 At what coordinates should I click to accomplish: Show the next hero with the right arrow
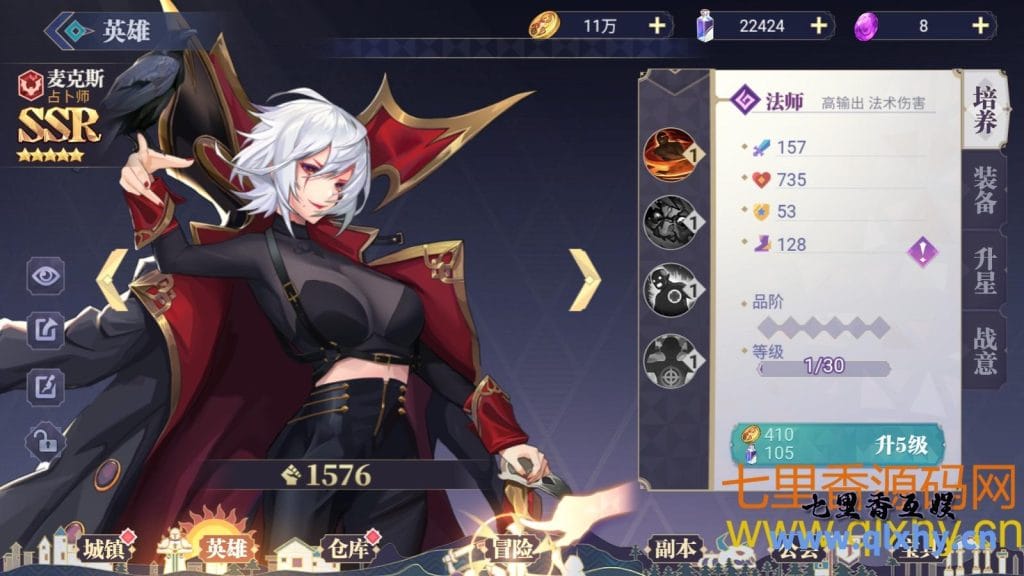584,279
